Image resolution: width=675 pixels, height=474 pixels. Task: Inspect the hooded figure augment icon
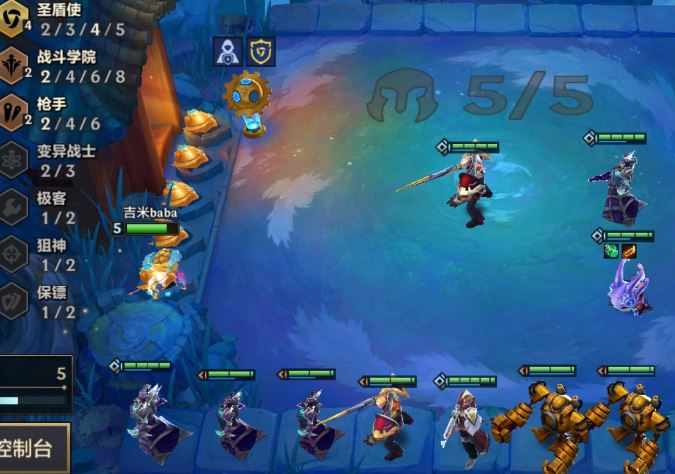226,51
